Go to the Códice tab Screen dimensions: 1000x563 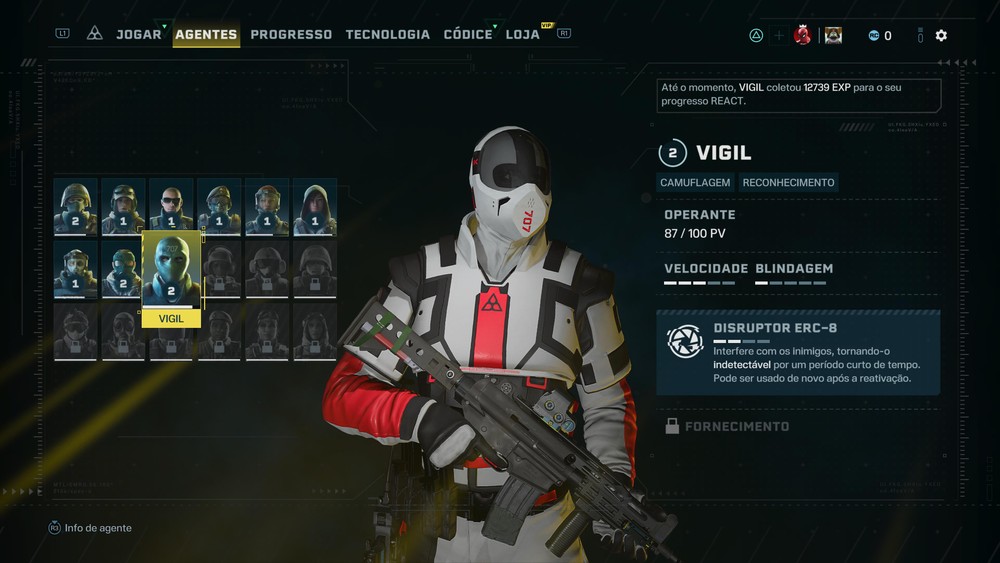pyautogui.click(x=468, y=34)
